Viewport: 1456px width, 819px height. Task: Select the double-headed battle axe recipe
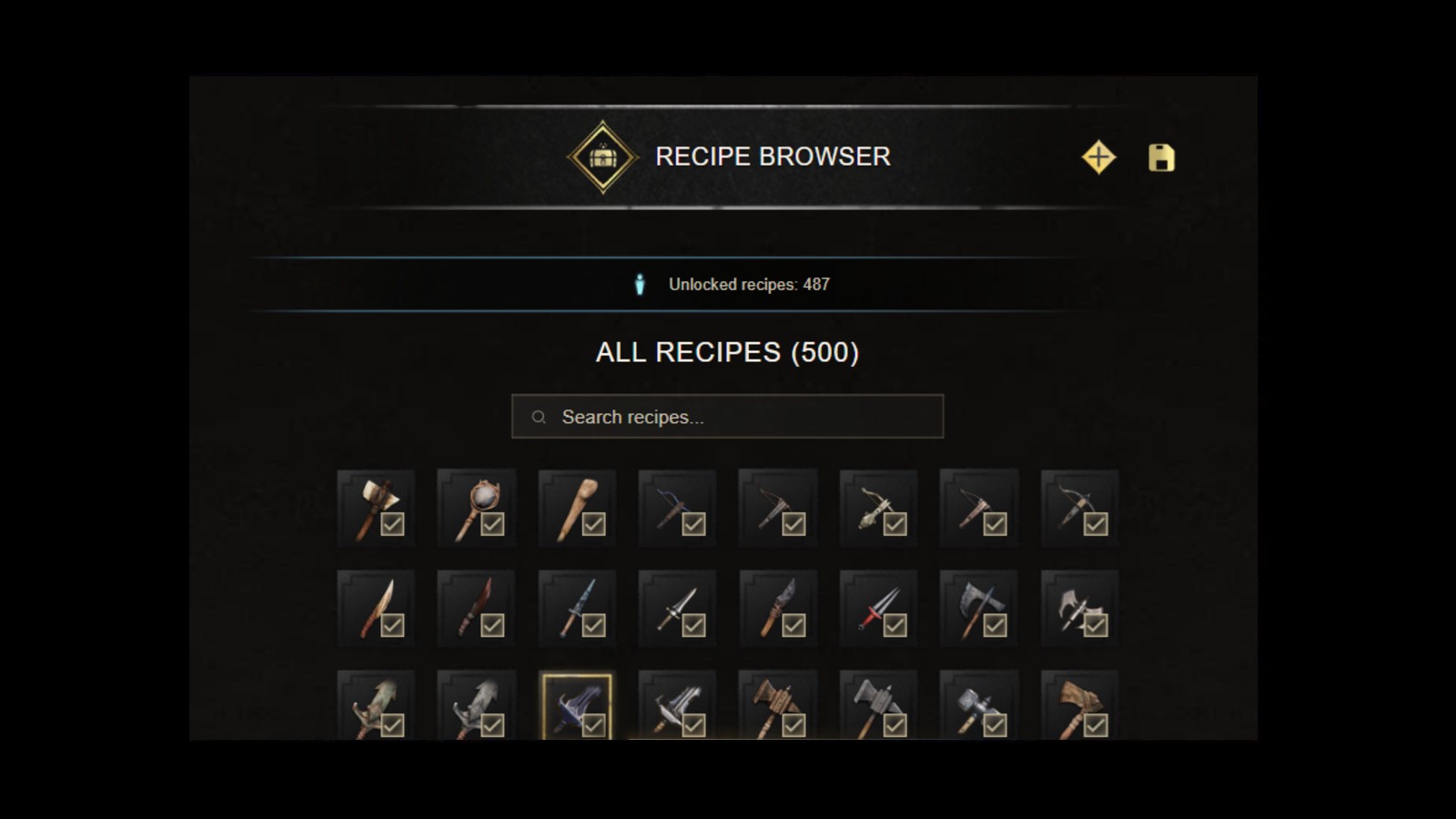(1079, 608)
